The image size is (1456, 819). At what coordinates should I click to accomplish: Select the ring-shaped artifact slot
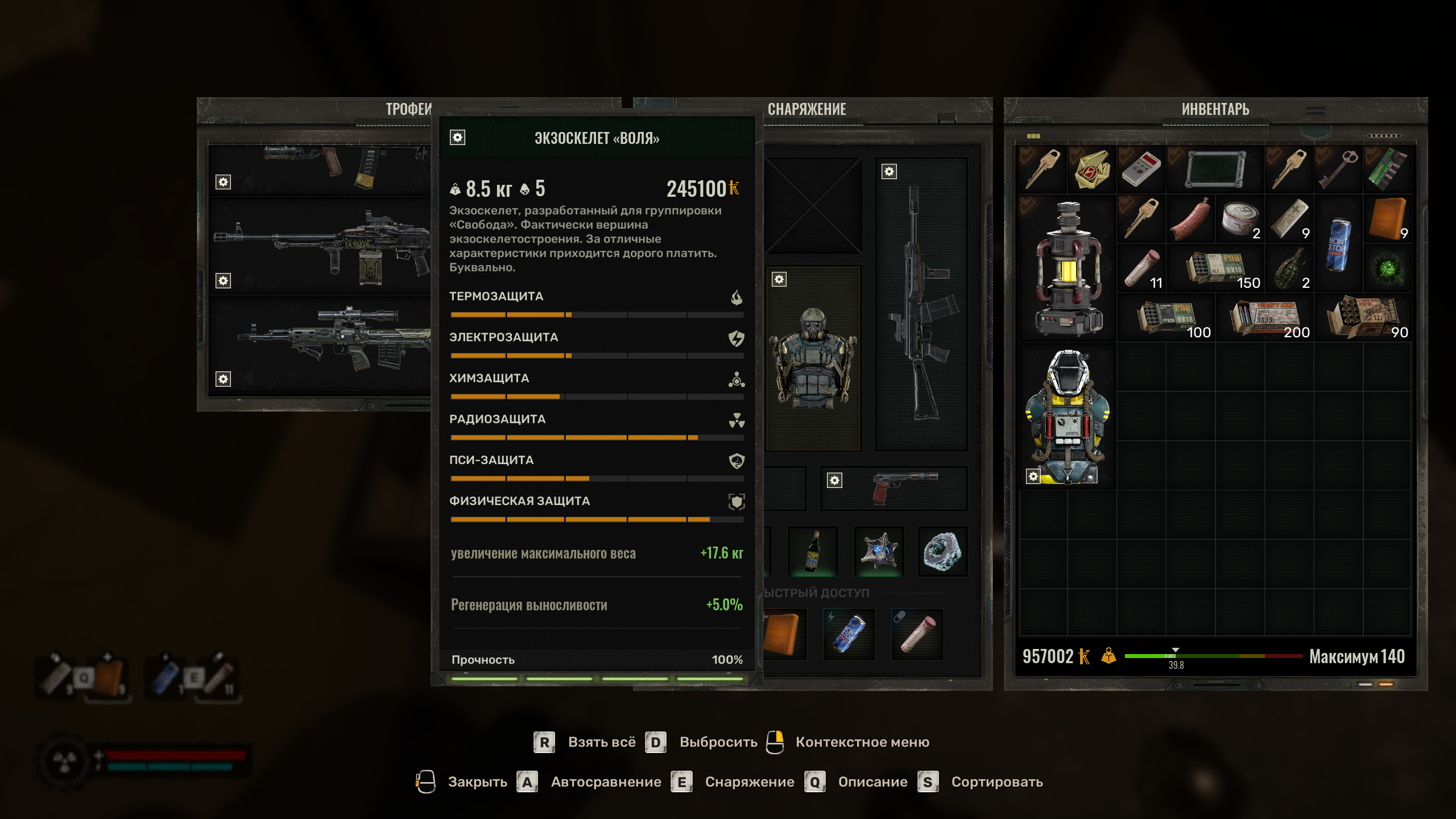click(942, 551)
